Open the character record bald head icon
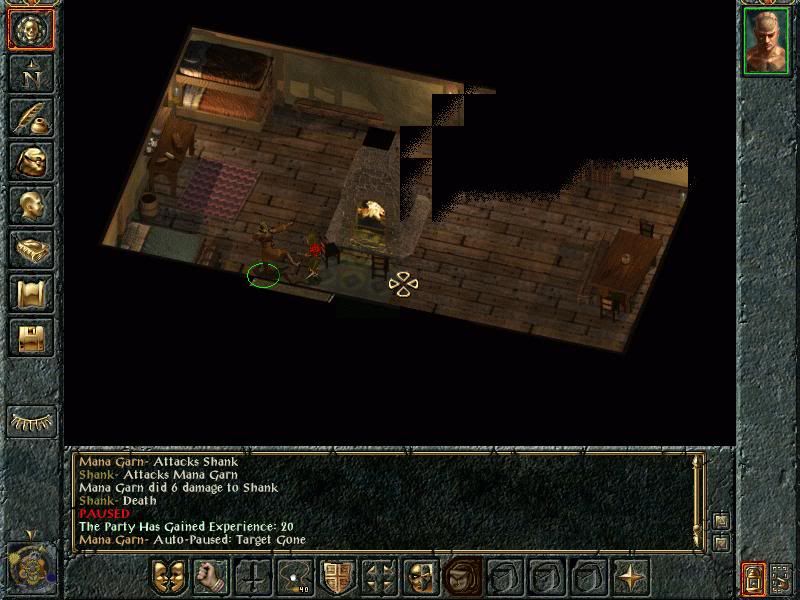Image resolution: width=800 pixels, height=600 pixels. pos(31,205)
